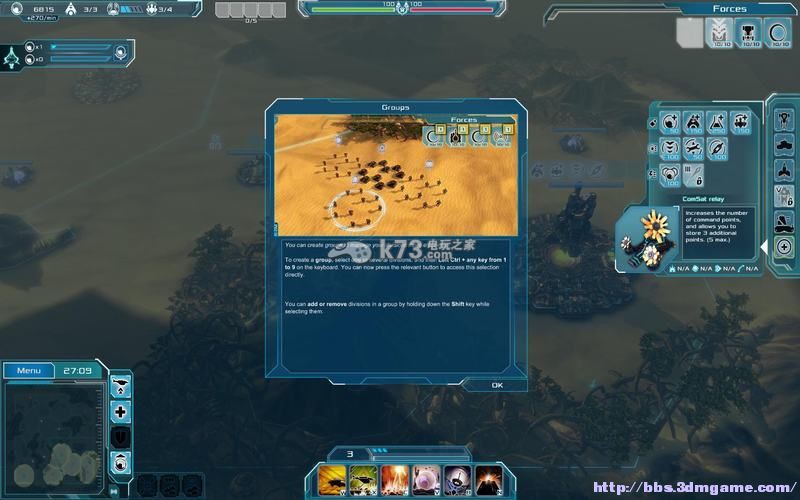The image size is (800, 500).
Task: Choose the 250-cost mountain upgrade icon
Action: (718, 122)
